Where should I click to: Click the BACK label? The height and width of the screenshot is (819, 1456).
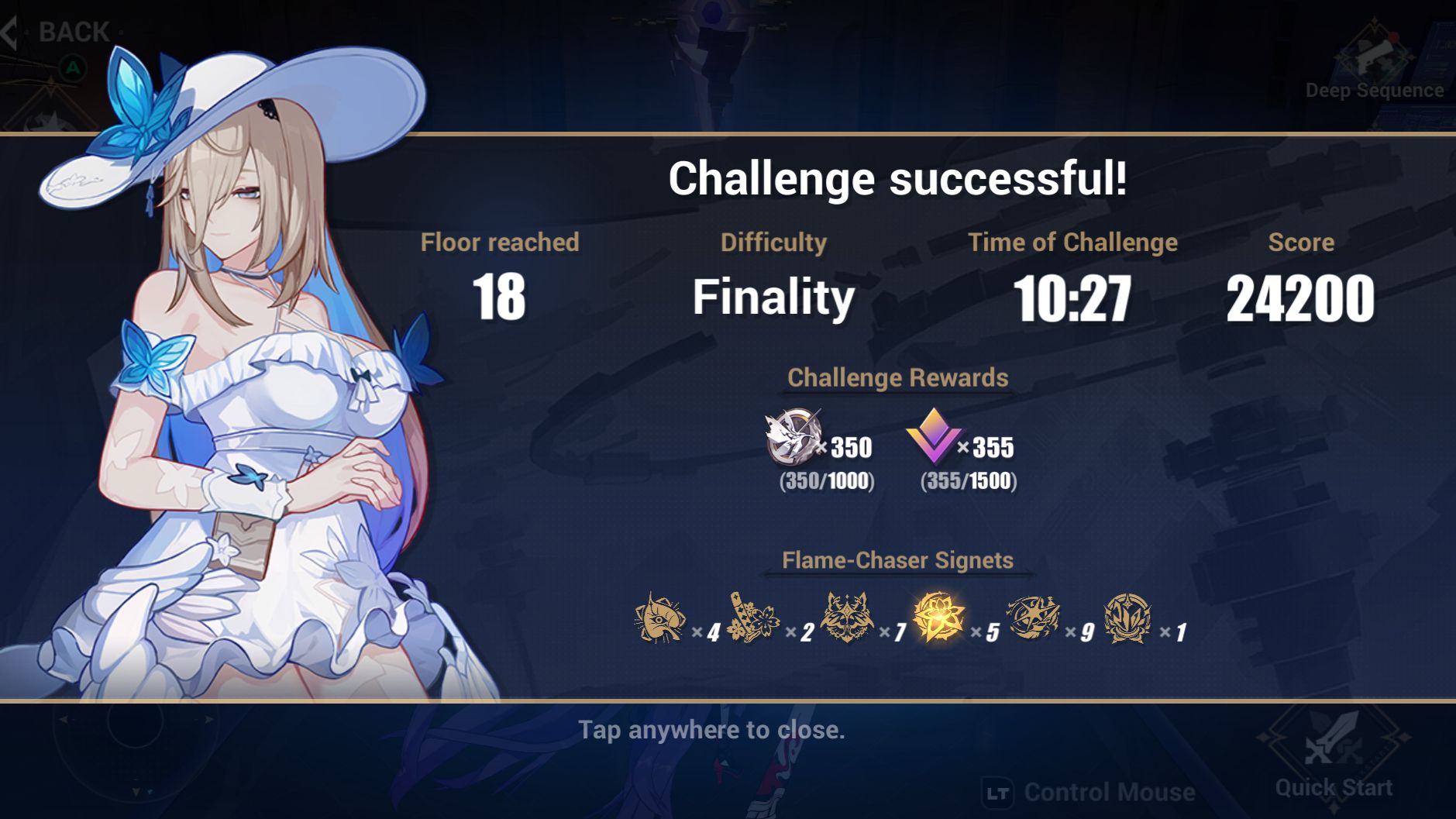(74, 29)
